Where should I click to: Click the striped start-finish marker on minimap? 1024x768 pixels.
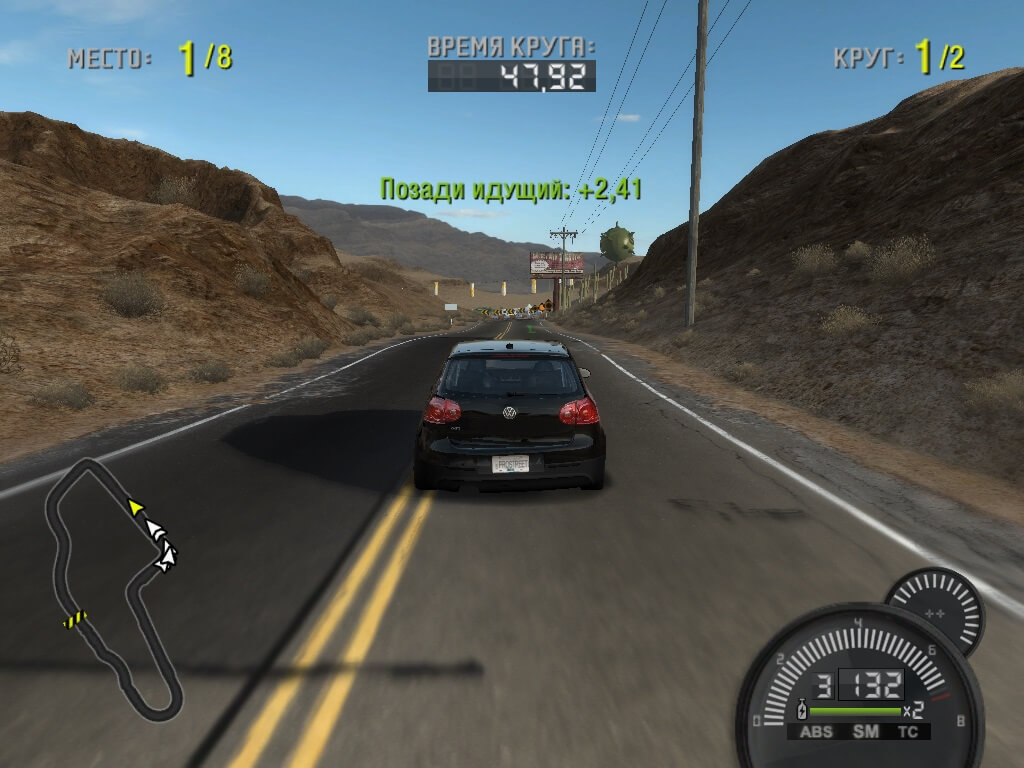point(75,620)
